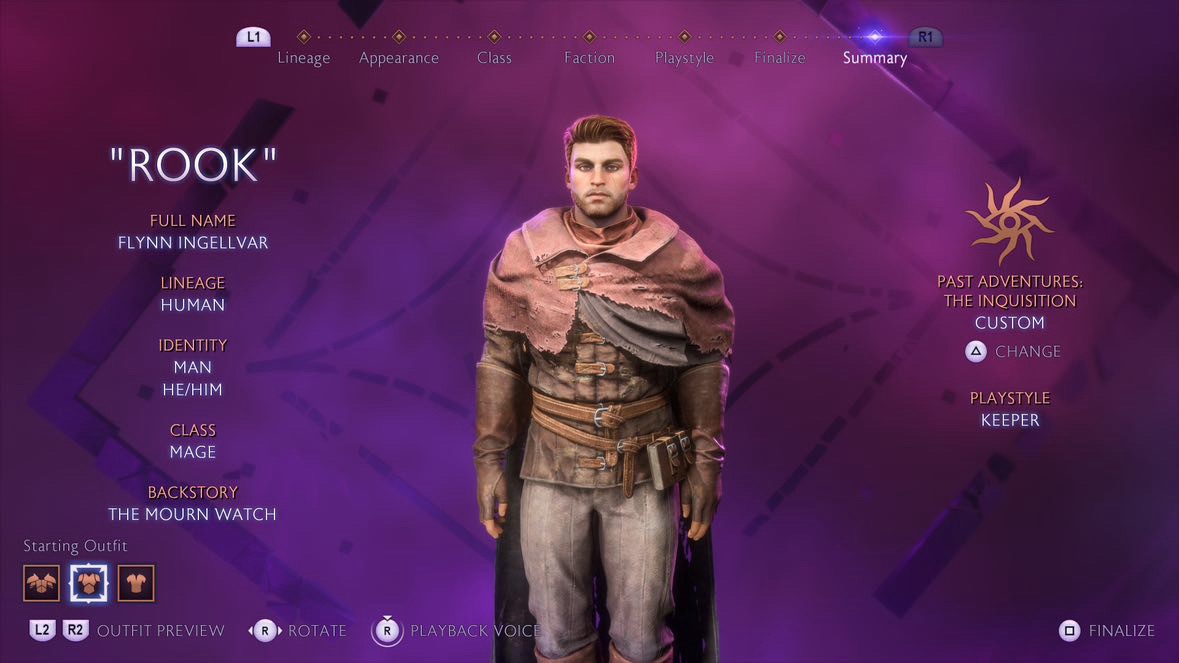Open the Finalize tab

click(x=779, y=57)
